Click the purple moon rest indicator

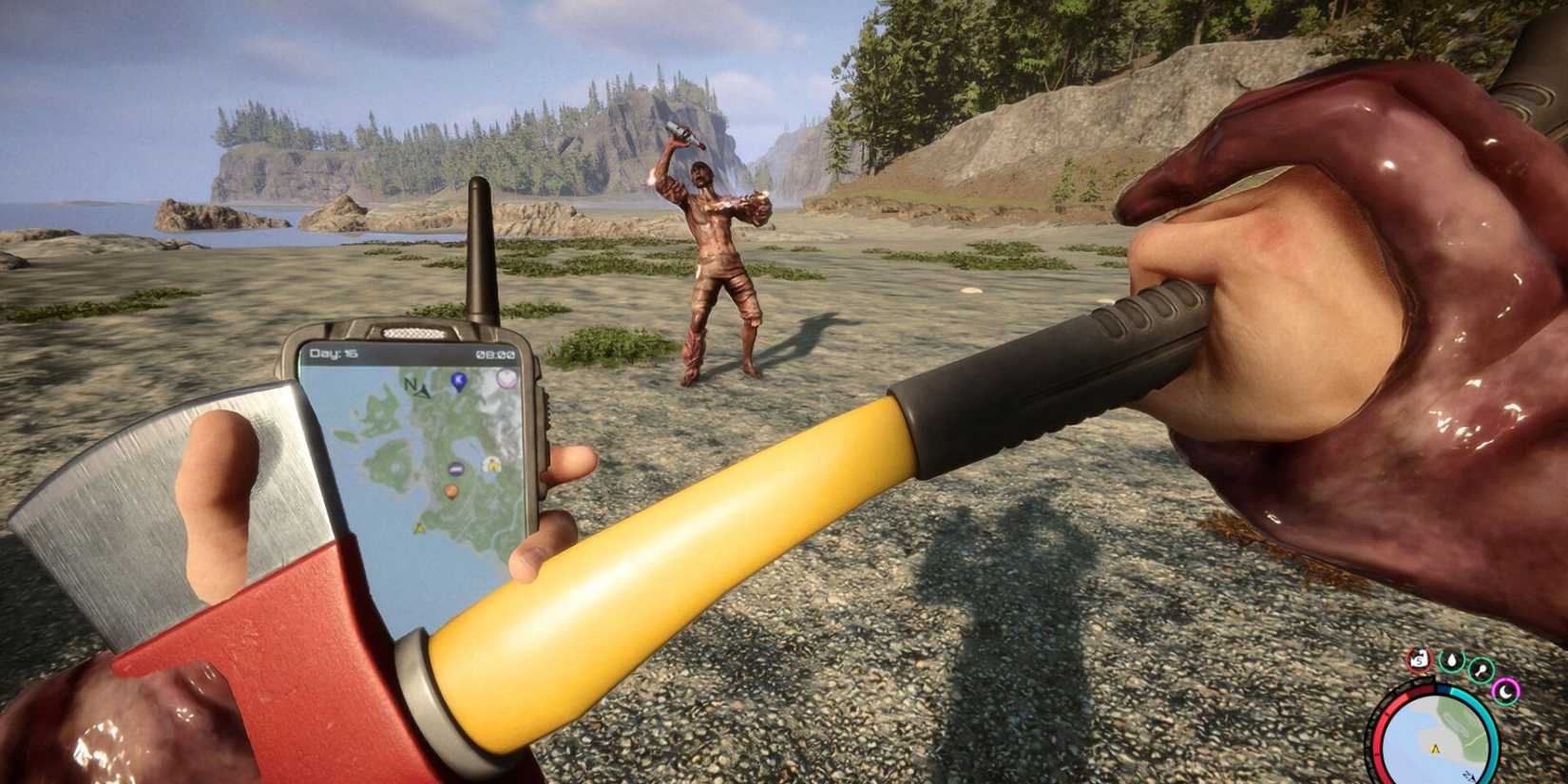[x=1506, y=691]
